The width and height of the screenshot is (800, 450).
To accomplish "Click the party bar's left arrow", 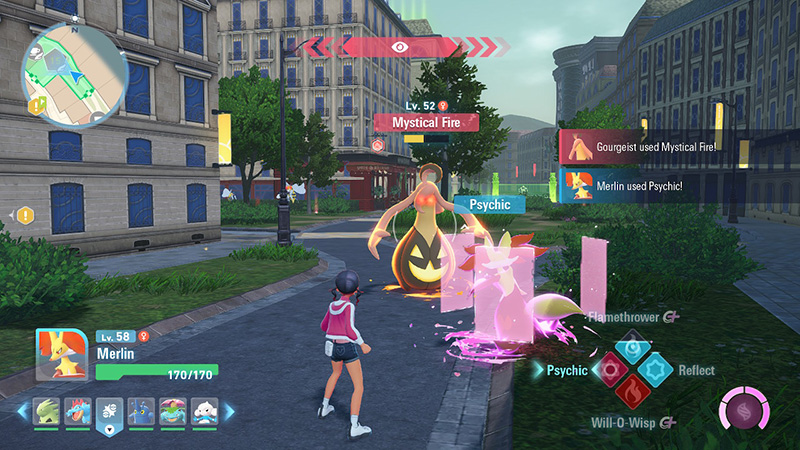I will [x=22, y=411].
